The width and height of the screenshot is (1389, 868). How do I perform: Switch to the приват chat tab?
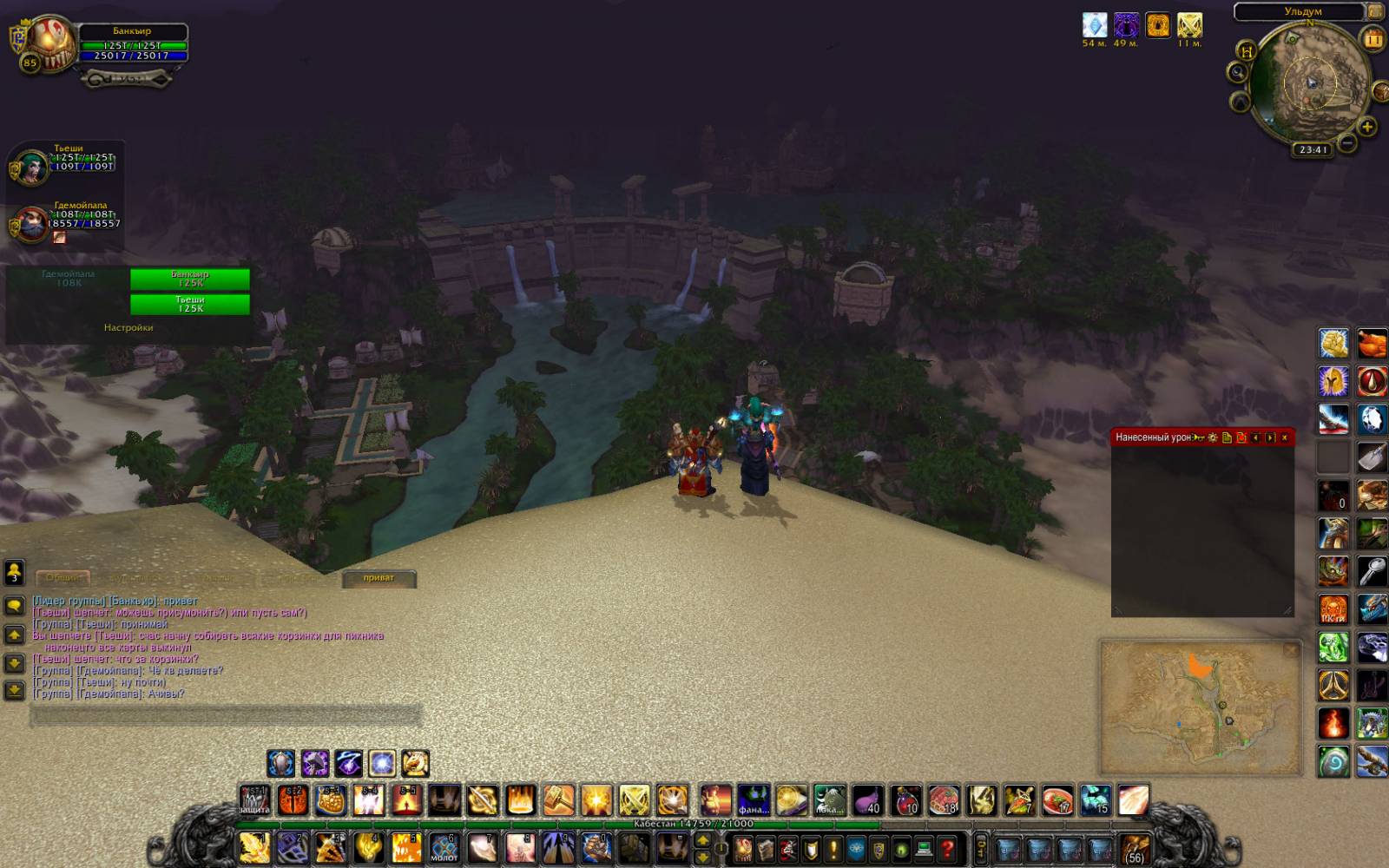click(x=379, y=578)
